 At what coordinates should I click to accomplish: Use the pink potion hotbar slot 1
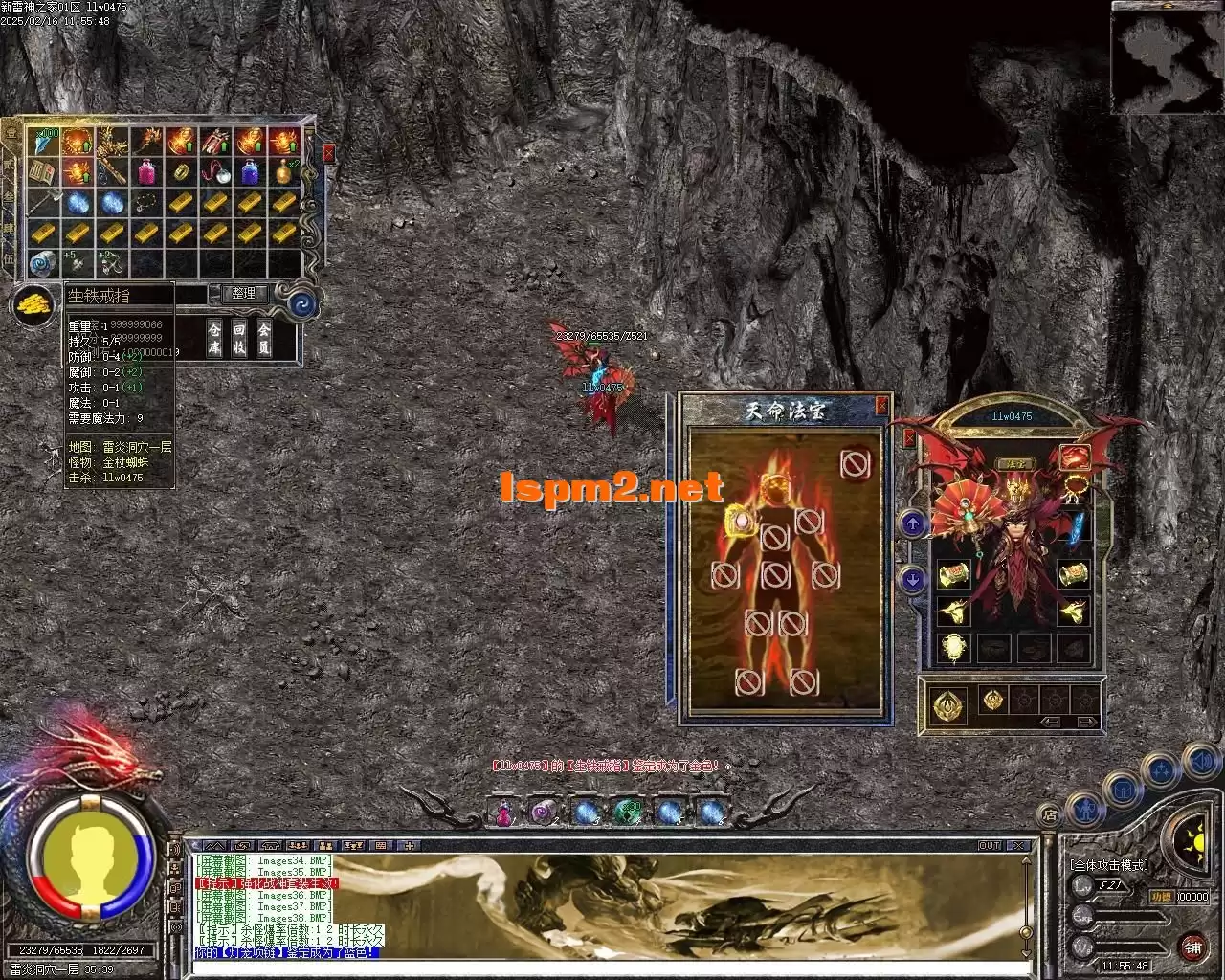coord(503,813)
